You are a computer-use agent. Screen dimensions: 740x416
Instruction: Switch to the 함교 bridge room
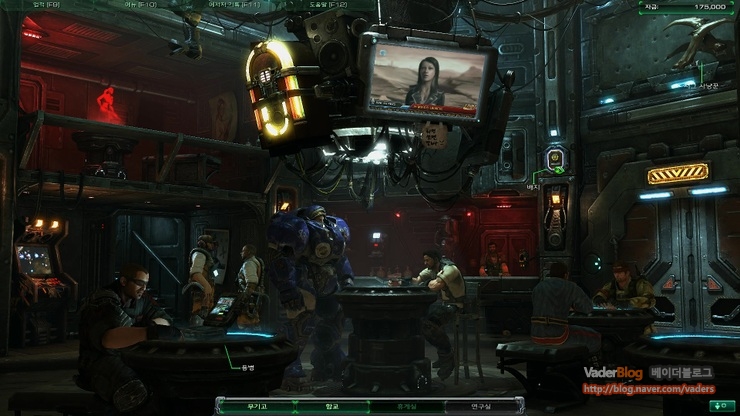coord(332,406)
